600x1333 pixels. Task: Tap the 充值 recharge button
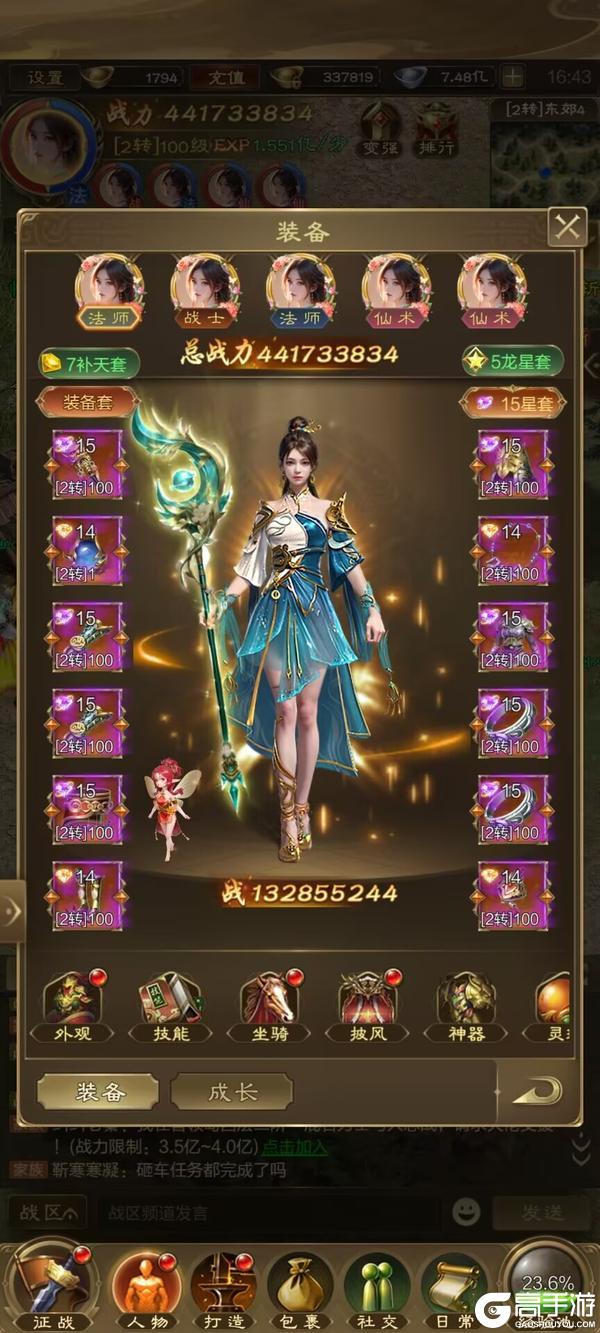[232, 77]
